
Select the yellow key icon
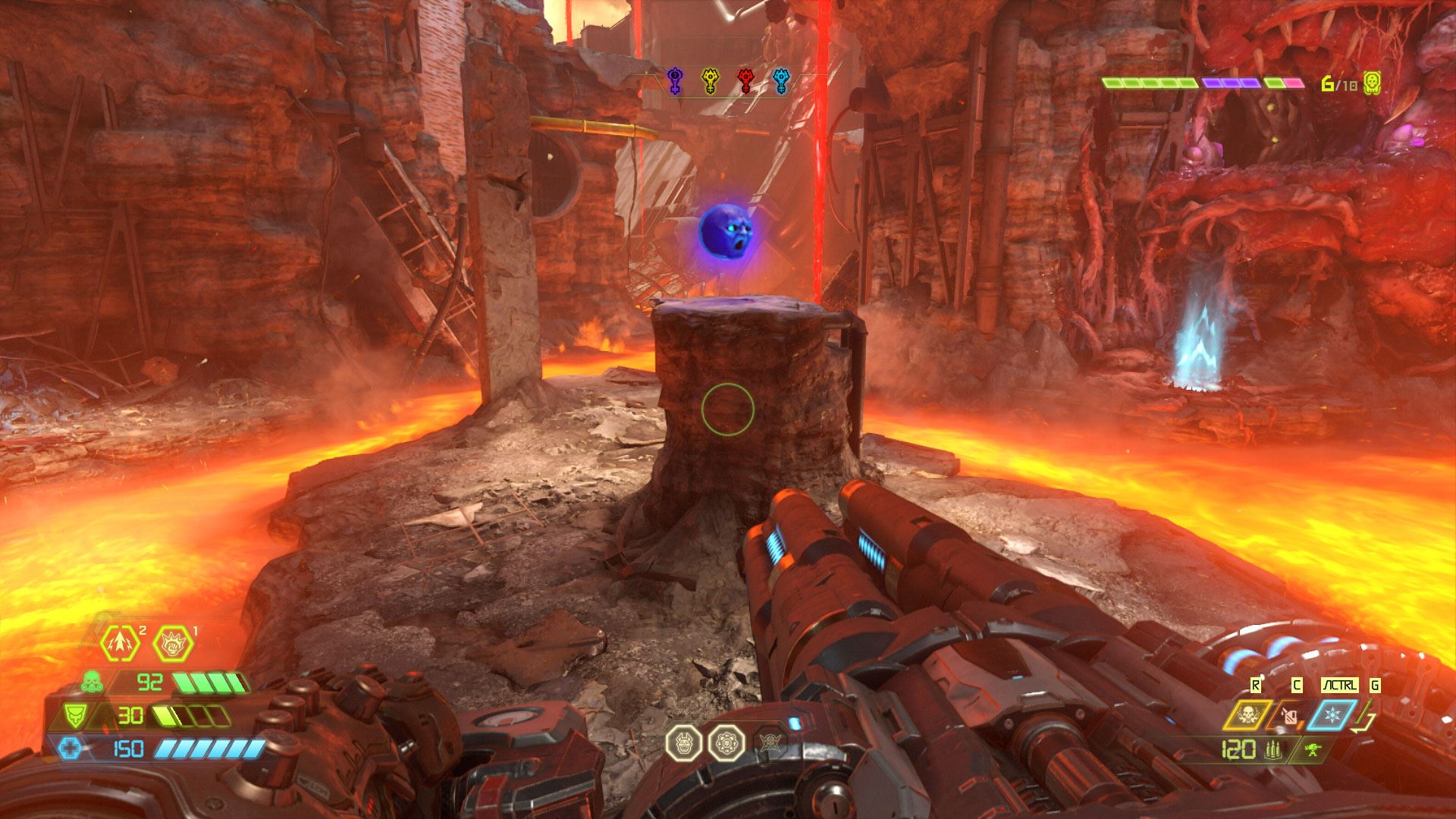tap(710, 80)
